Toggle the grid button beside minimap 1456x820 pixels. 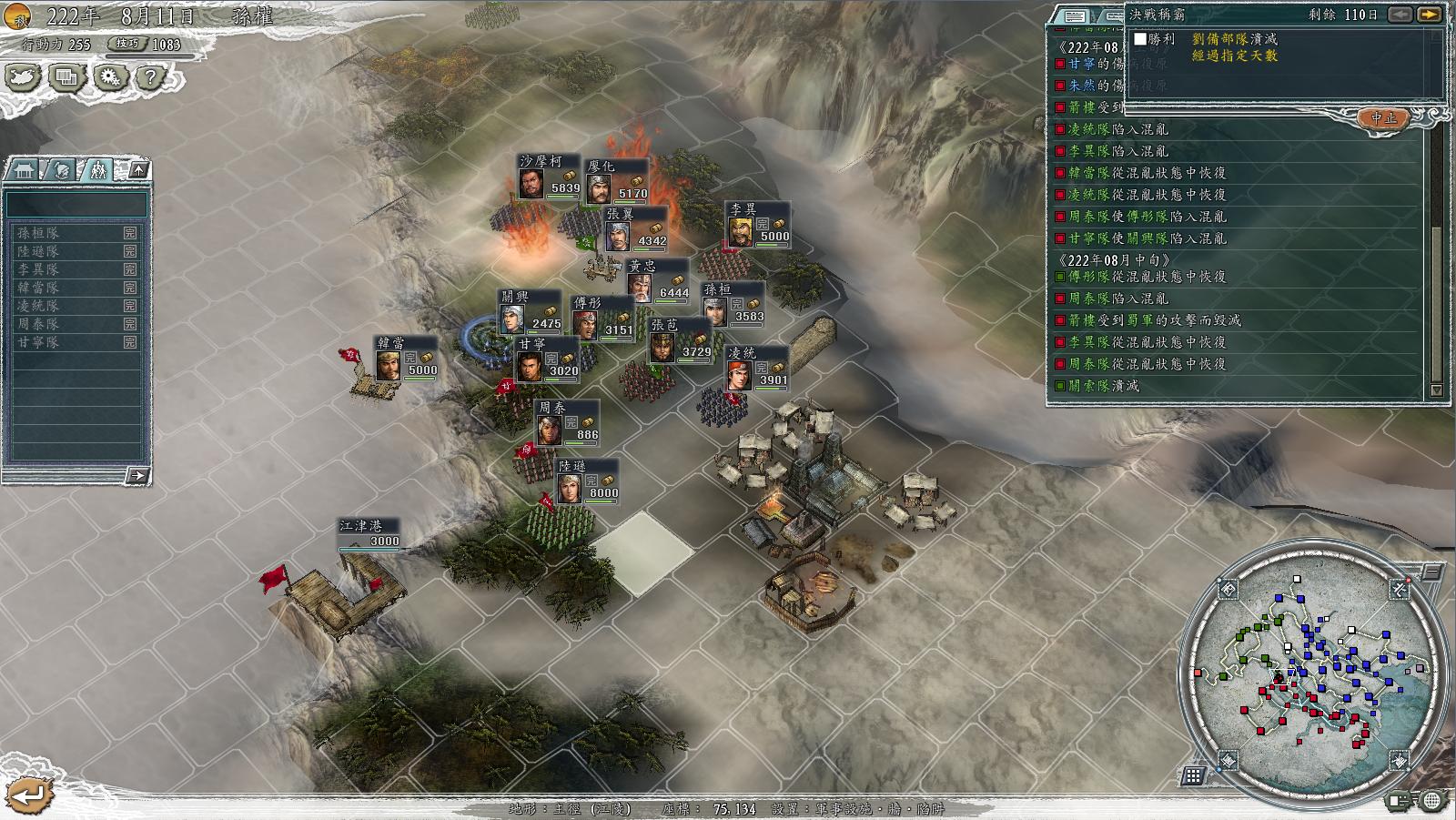click(1193, 775)
